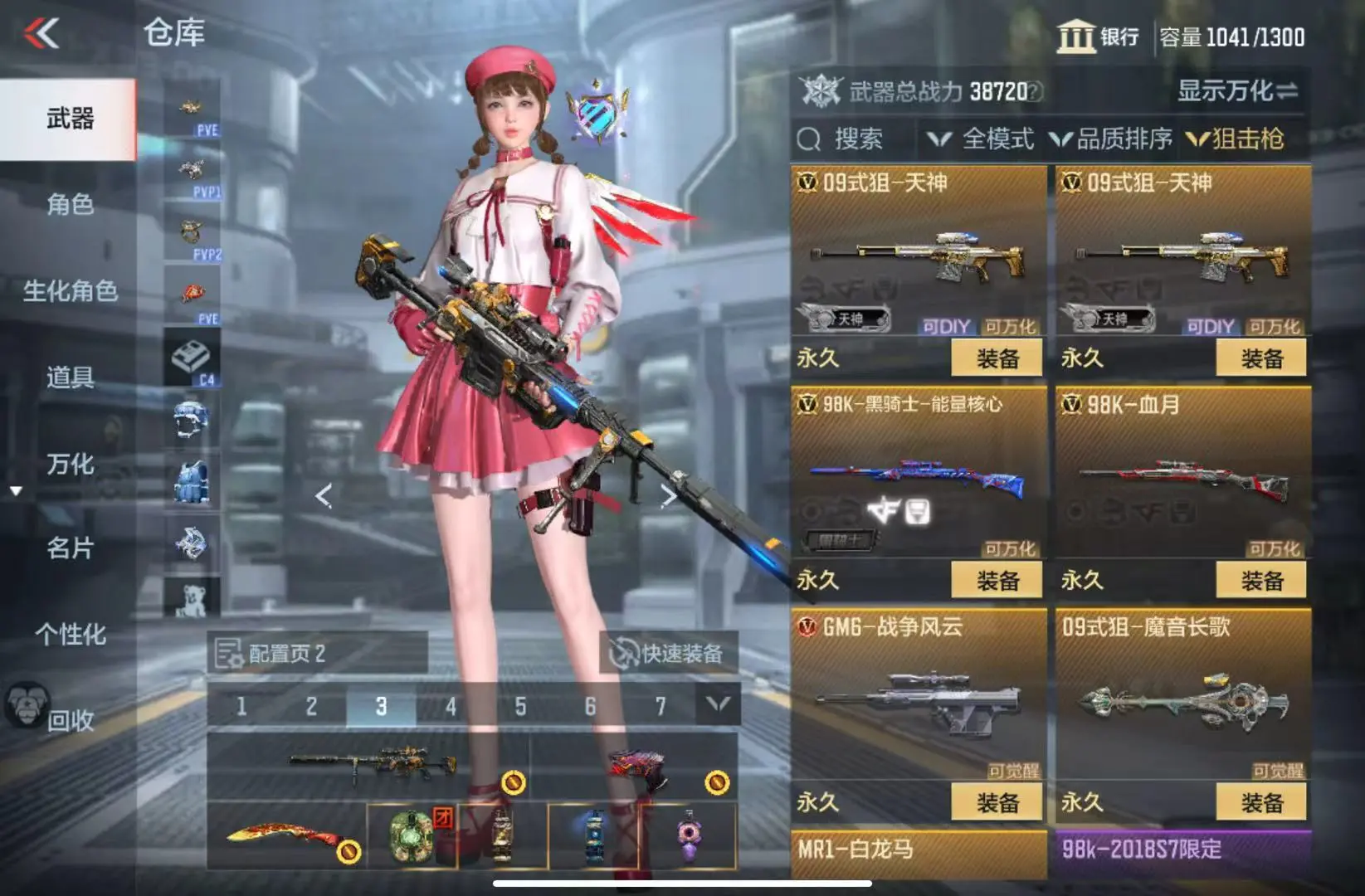This screenshot has width=1365, height=896.
Task: Switch to the 角色 tab
Action: 70,204
